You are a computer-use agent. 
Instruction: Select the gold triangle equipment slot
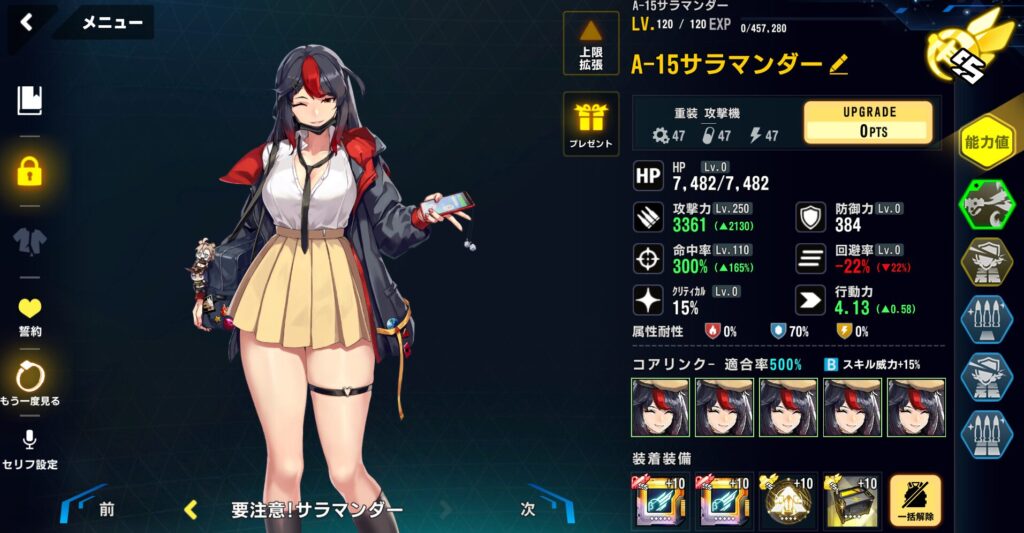click(x=788, y=501)
